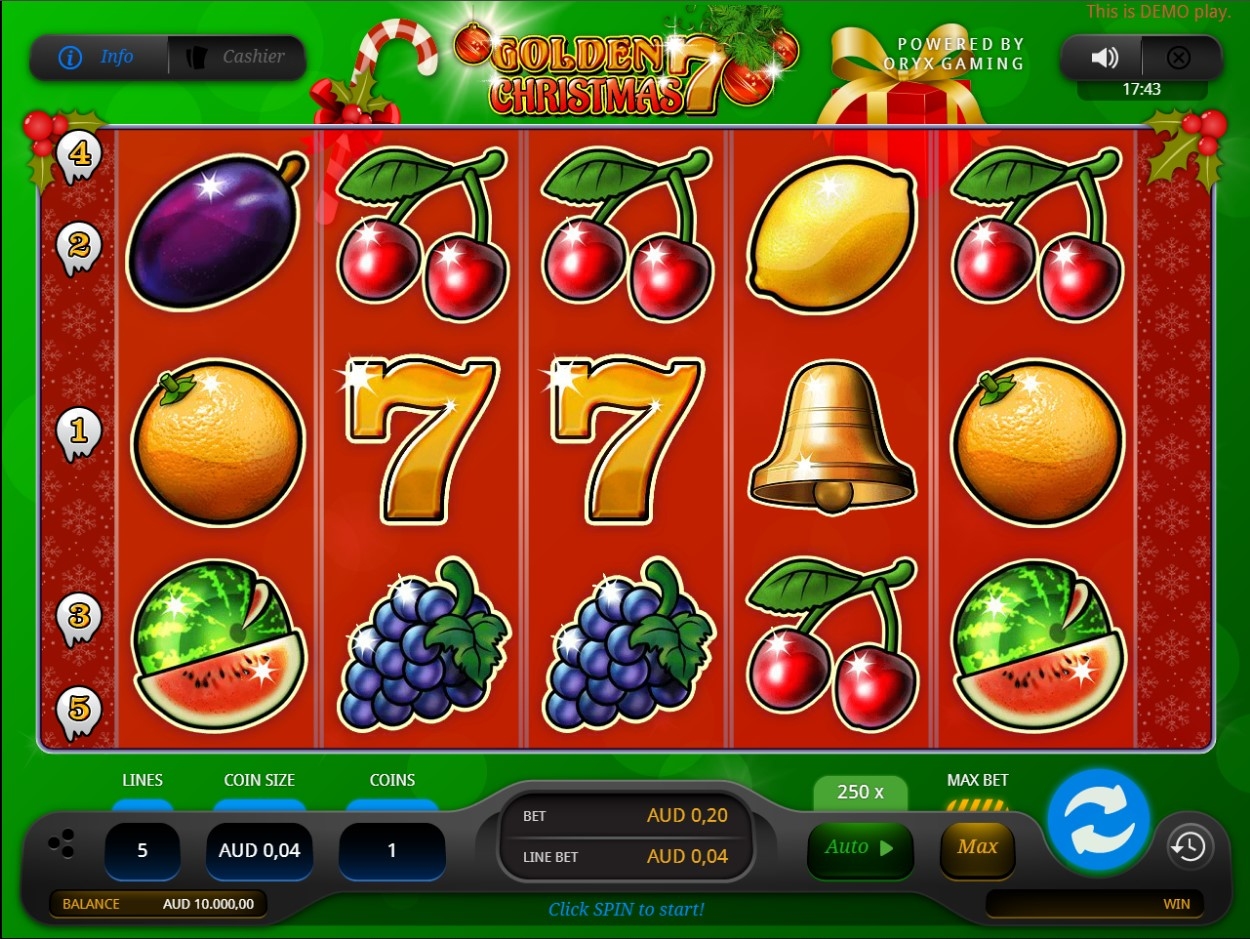Select payline number 1 marker
The image size is (1250, 939).
coord(79,432)
